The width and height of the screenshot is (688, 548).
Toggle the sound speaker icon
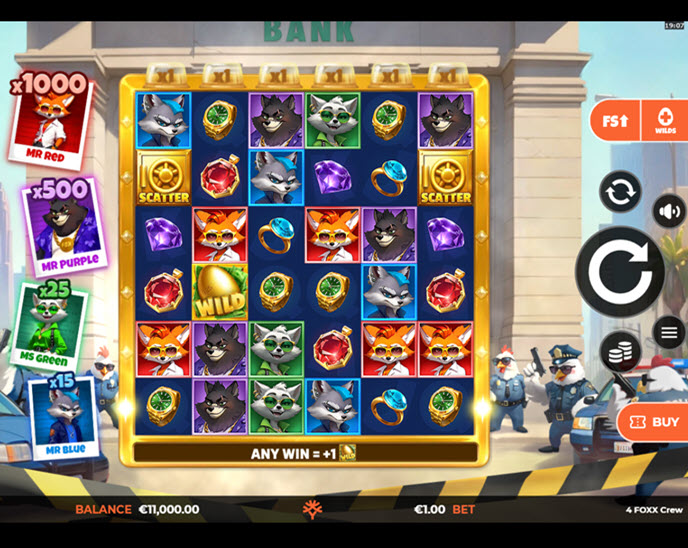[x=668, y=212]
